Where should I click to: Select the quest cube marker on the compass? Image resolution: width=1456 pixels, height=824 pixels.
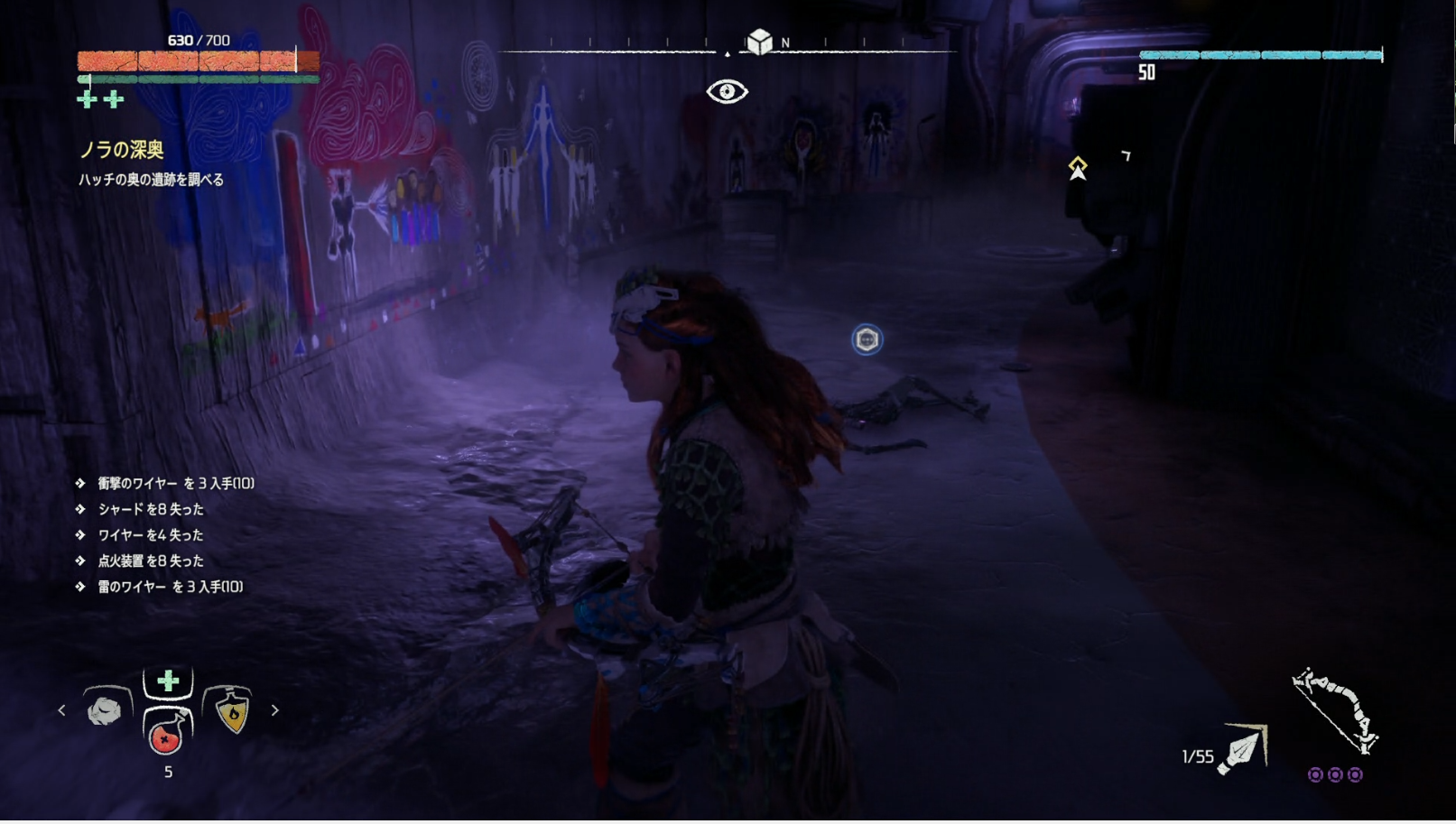pos(759,42)
